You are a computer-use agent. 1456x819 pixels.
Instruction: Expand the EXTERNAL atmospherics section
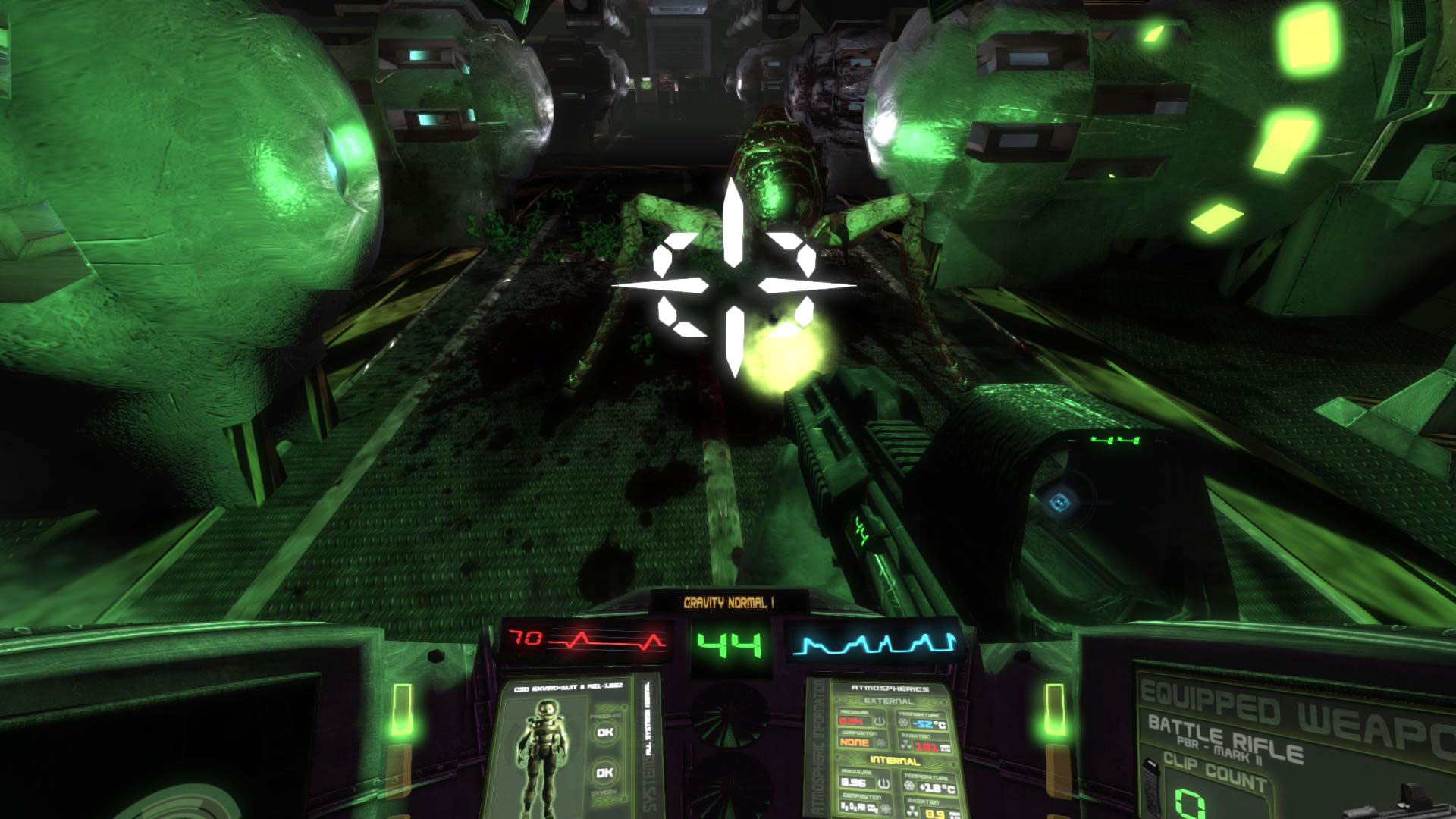(x=889, y=701)
